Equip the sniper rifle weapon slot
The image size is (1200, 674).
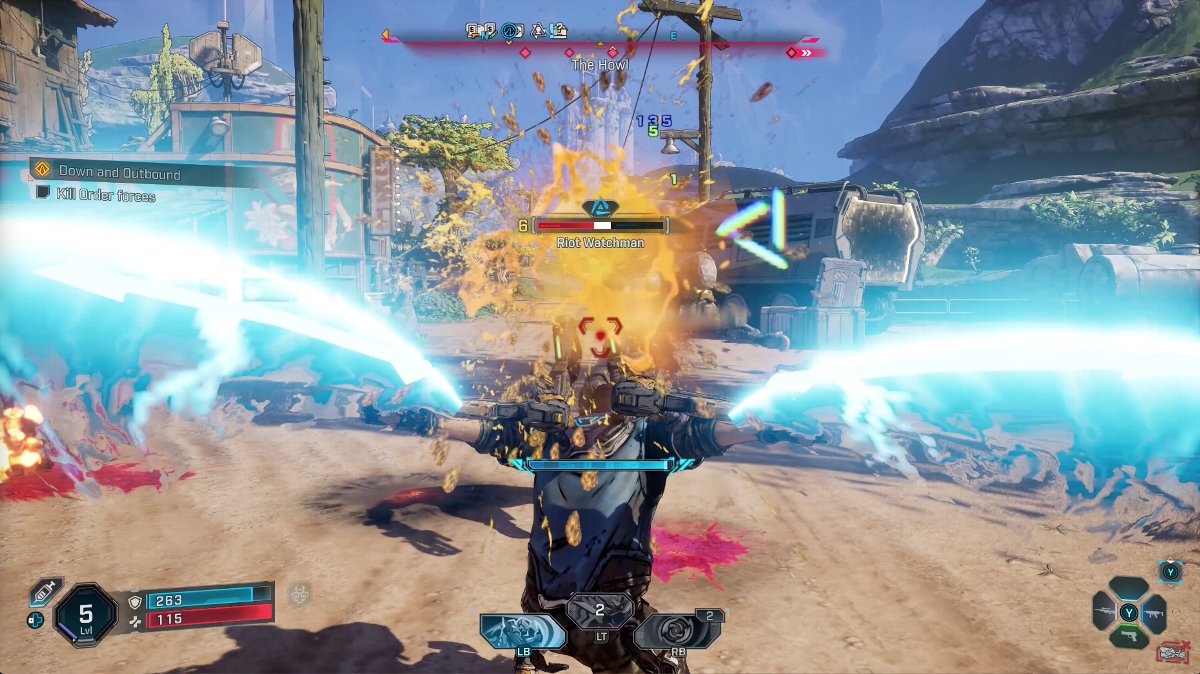point(1103,612)
